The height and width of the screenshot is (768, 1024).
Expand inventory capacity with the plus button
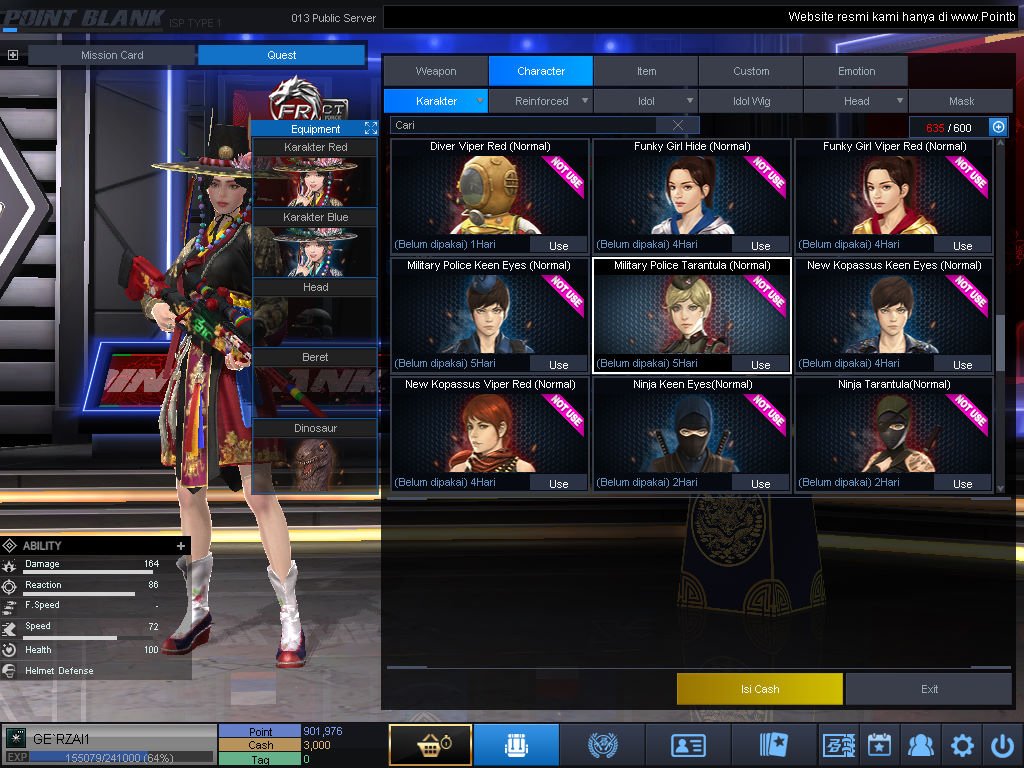[997, 127]
